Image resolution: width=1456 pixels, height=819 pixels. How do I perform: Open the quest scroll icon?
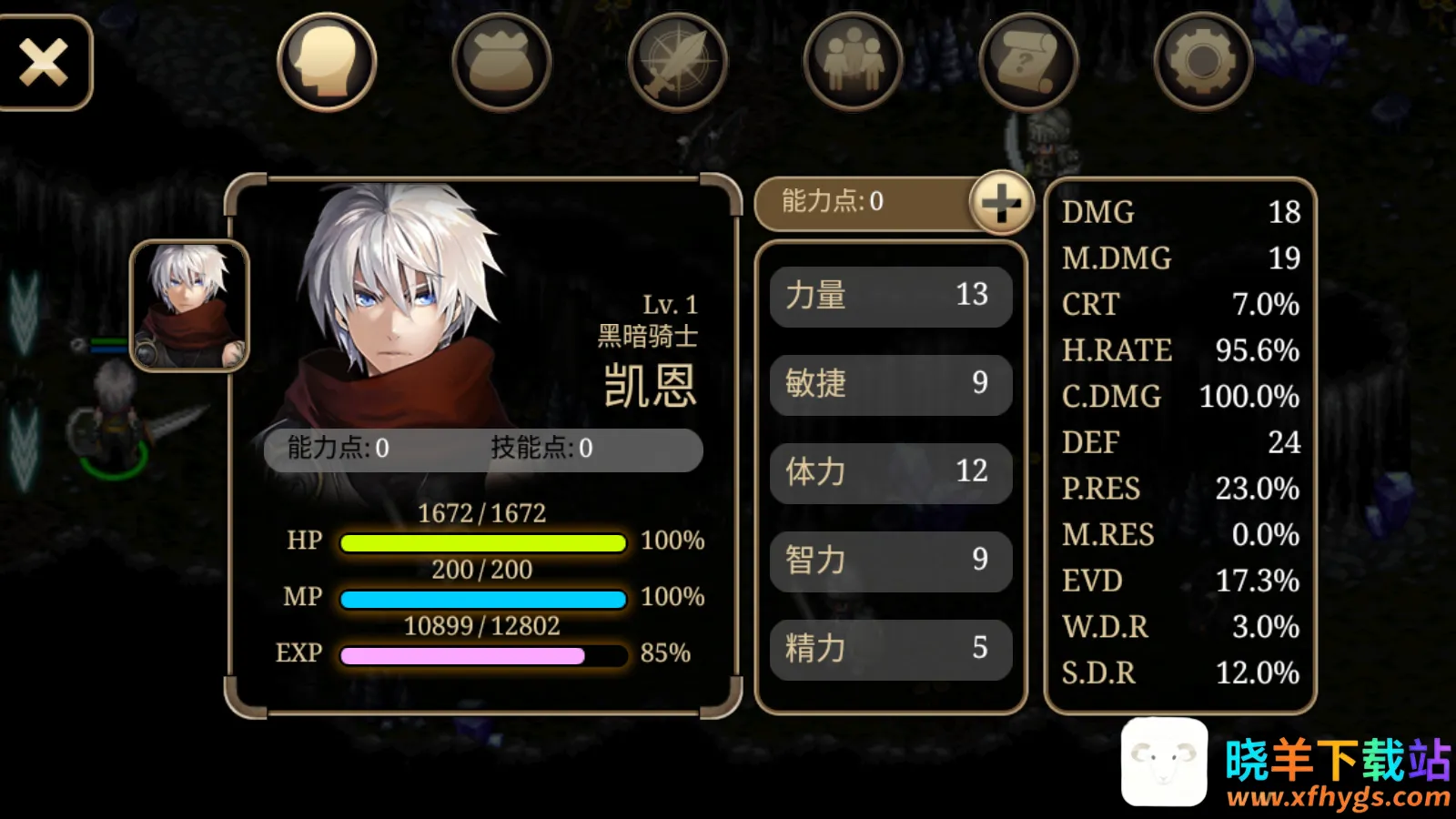tap(1028, 60)
